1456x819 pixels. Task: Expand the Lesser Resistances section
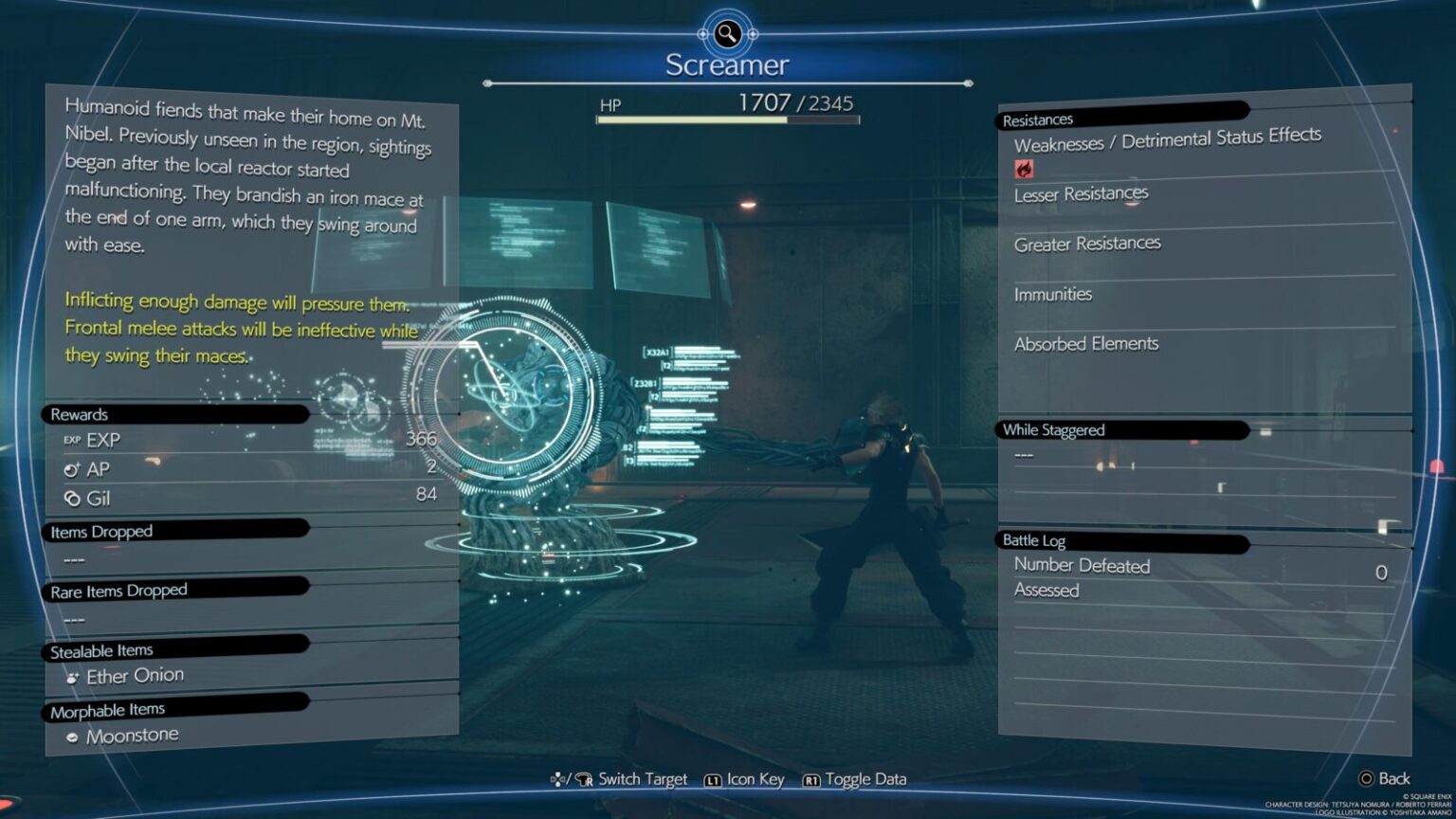1083,193
